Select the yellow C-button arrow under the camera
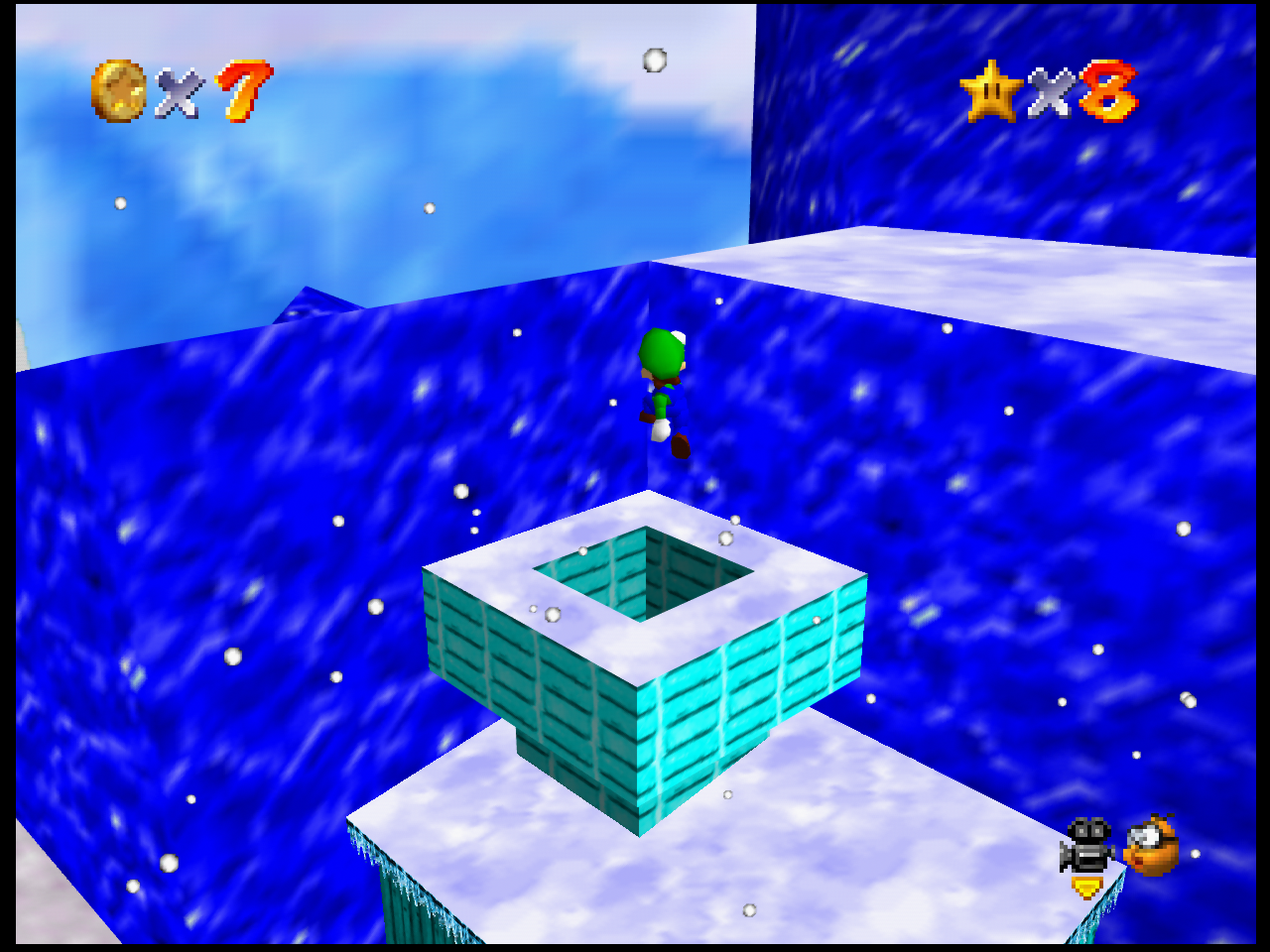The height and width of the screenshot is (952, 1270). 1085,888
